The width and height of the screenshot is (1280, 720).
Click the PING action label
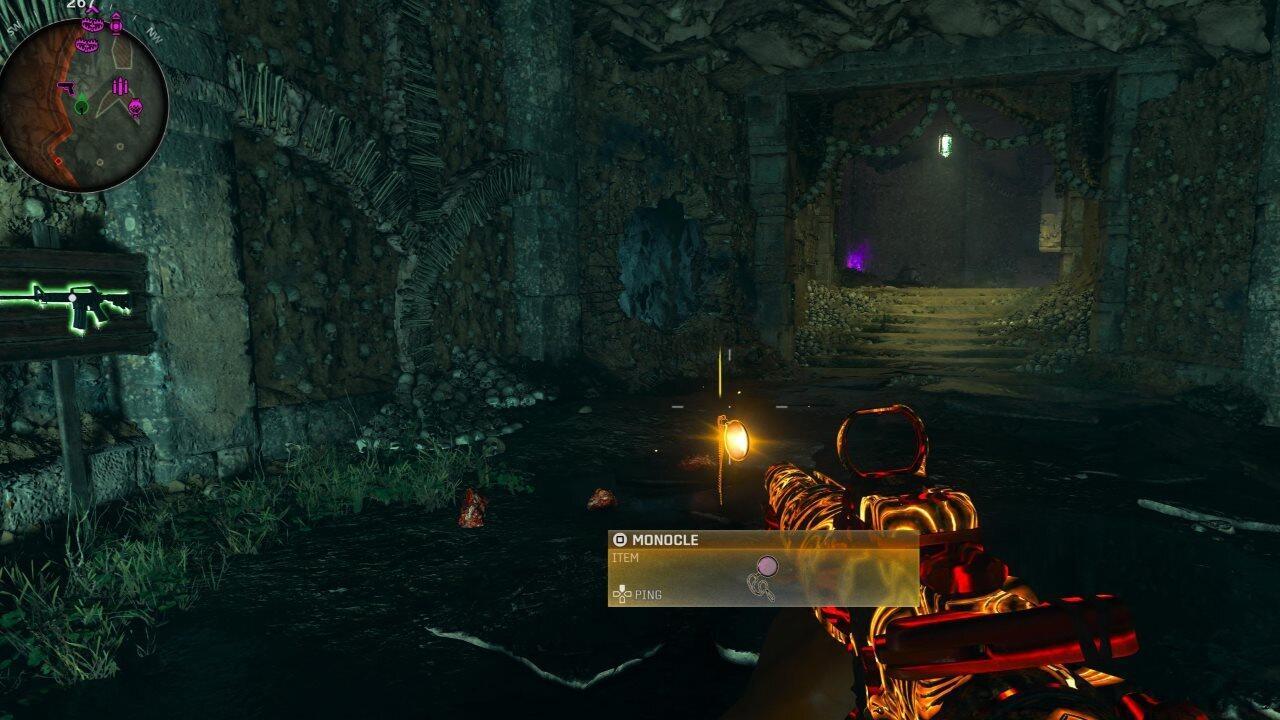pyautogui.click(x=648, y=594)
